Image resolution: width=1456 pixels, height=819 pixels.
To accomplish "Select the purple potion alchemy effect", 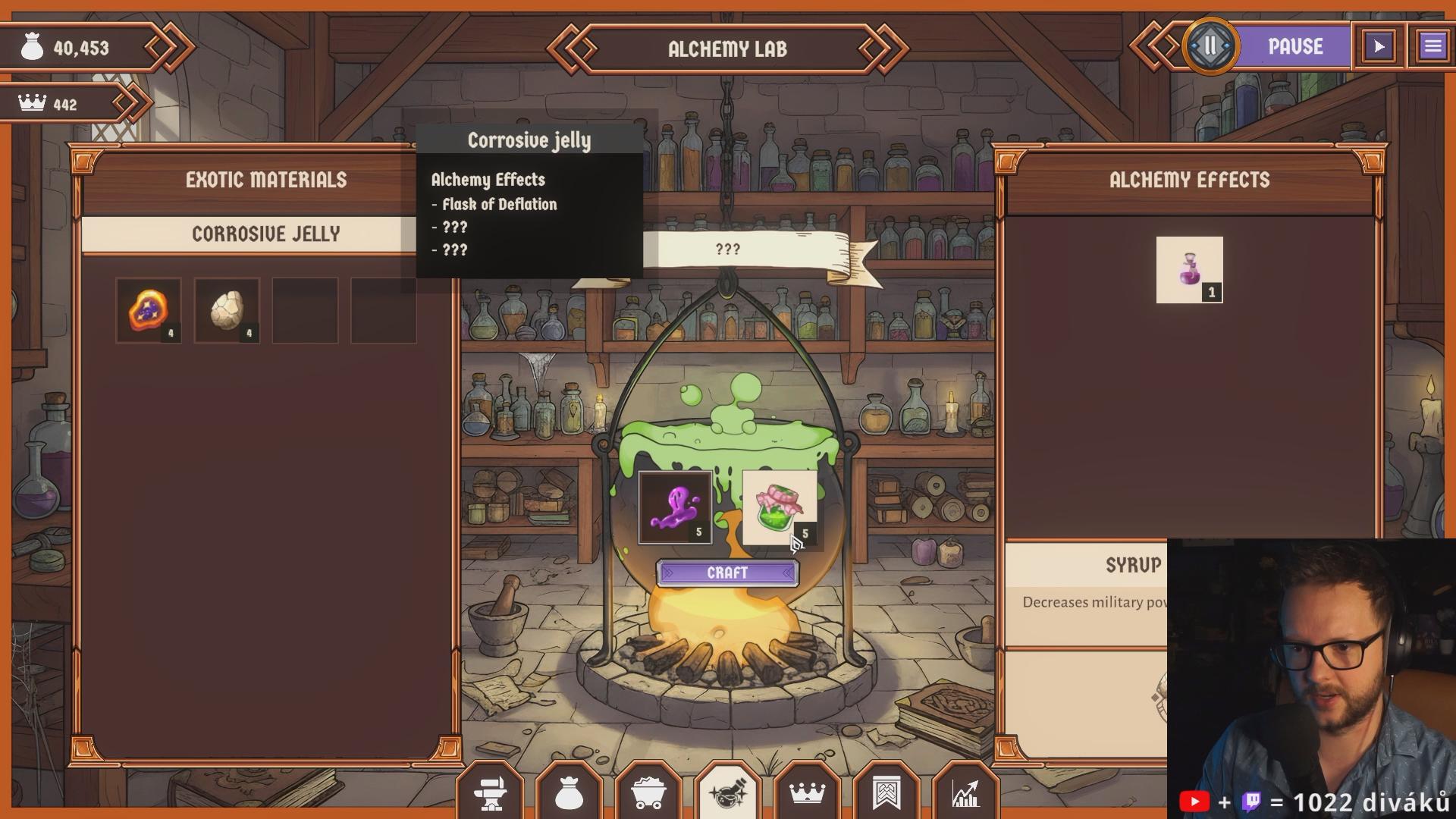I will [x=1189, y=270].
